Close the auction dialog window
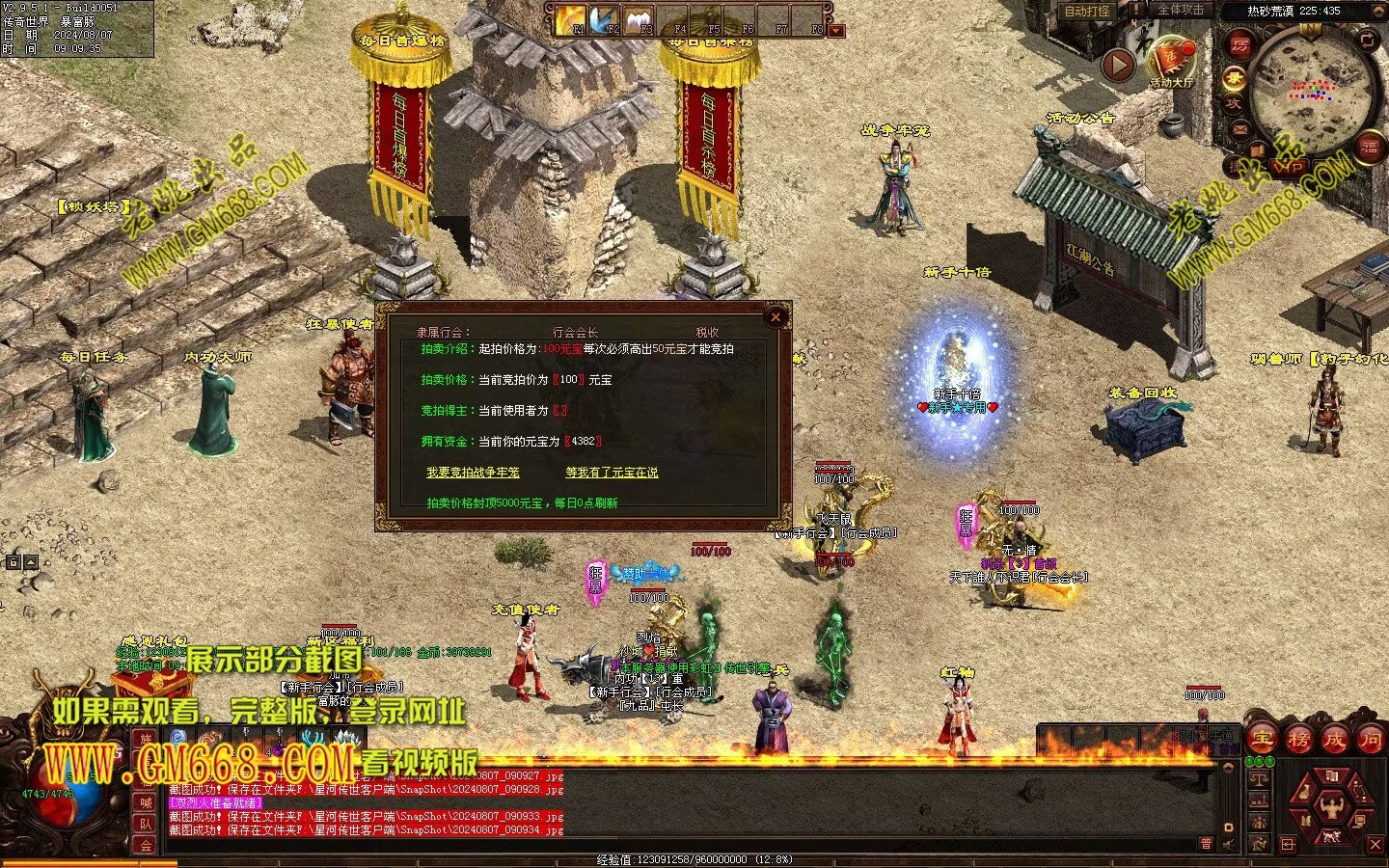1389x868 pixels. tap(776, 316)
